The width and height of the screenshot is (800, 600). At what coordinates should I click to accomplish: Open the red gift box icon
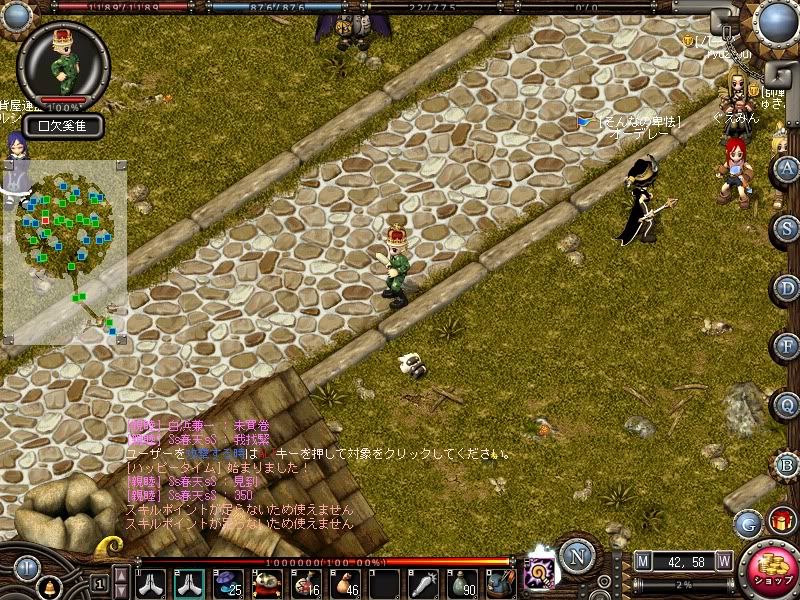(x=781, y=520)
